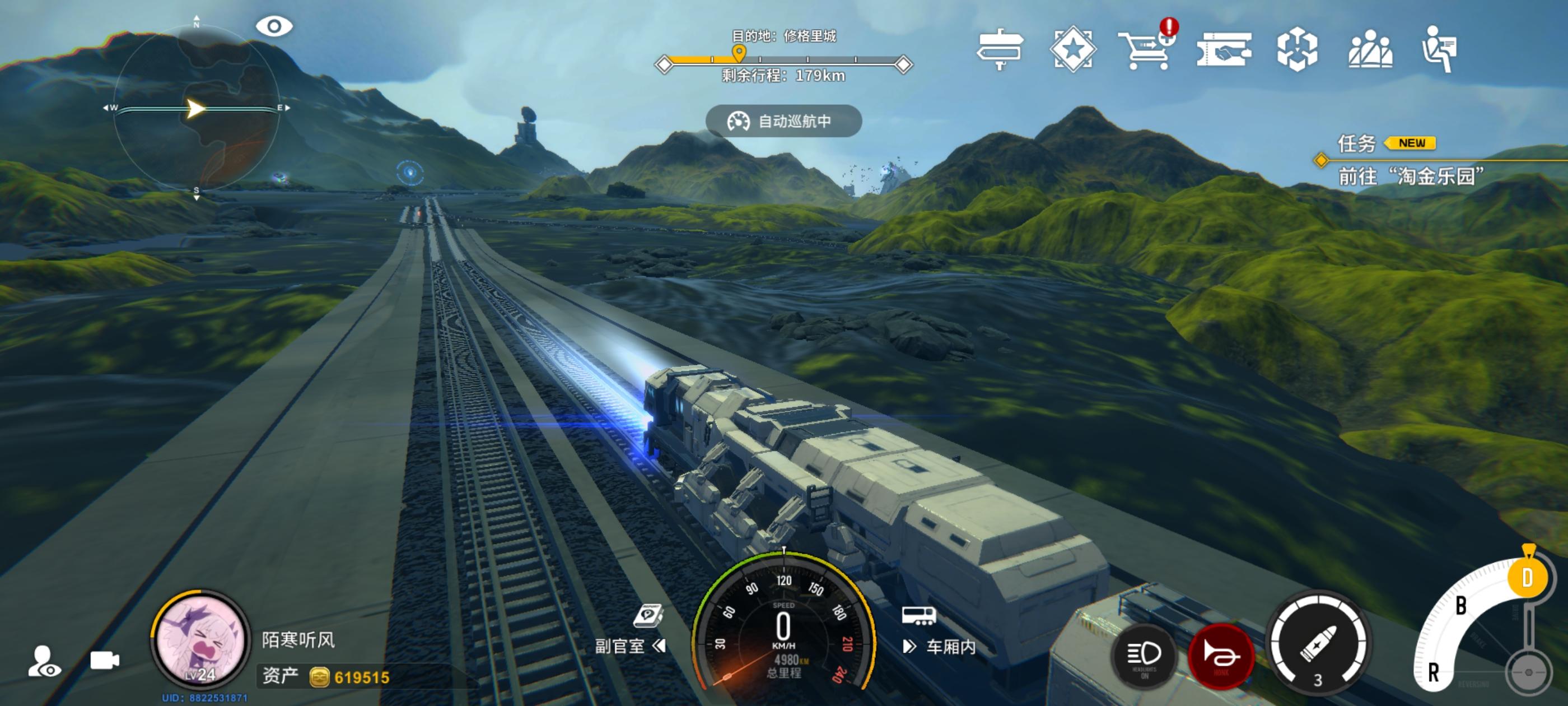This screenshot has width=1568, height=706.
Task: Open the hexagon cube module menu
Action: tap(1296, 49)
